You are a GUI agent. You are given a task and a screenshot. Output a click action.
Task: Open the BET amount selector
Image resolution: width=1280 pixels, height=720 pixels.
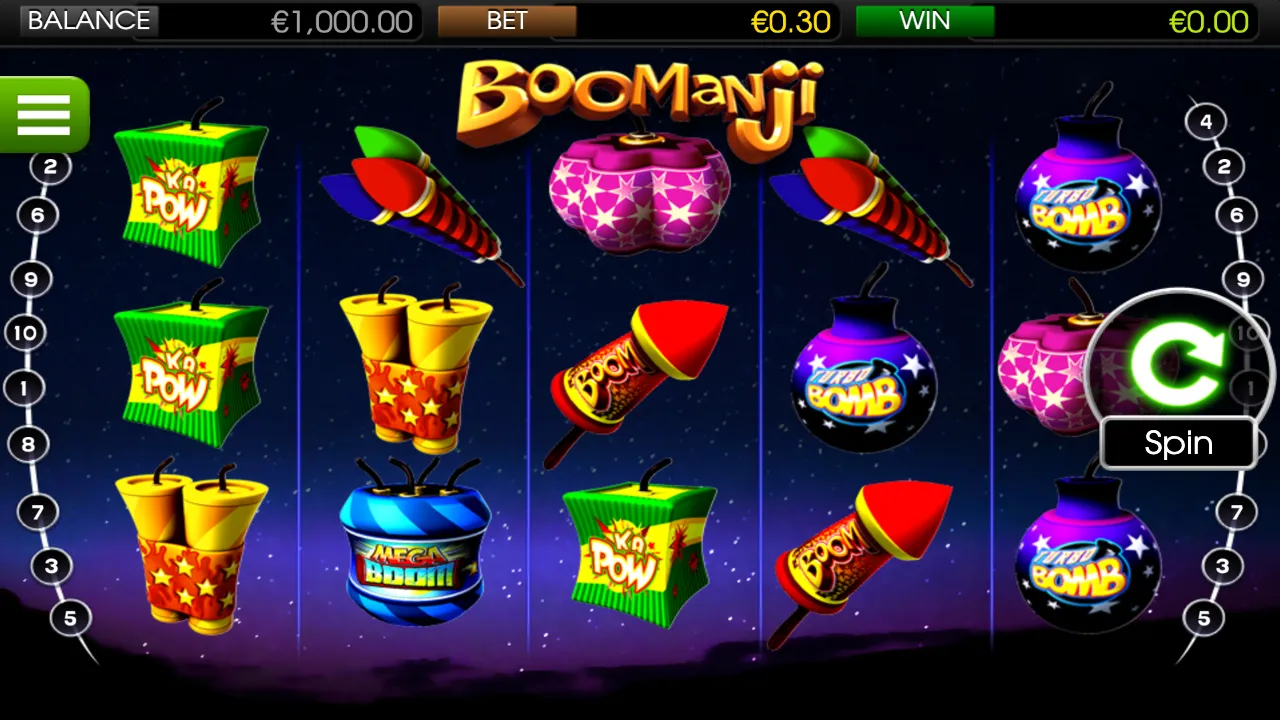[x=508, y=21]
